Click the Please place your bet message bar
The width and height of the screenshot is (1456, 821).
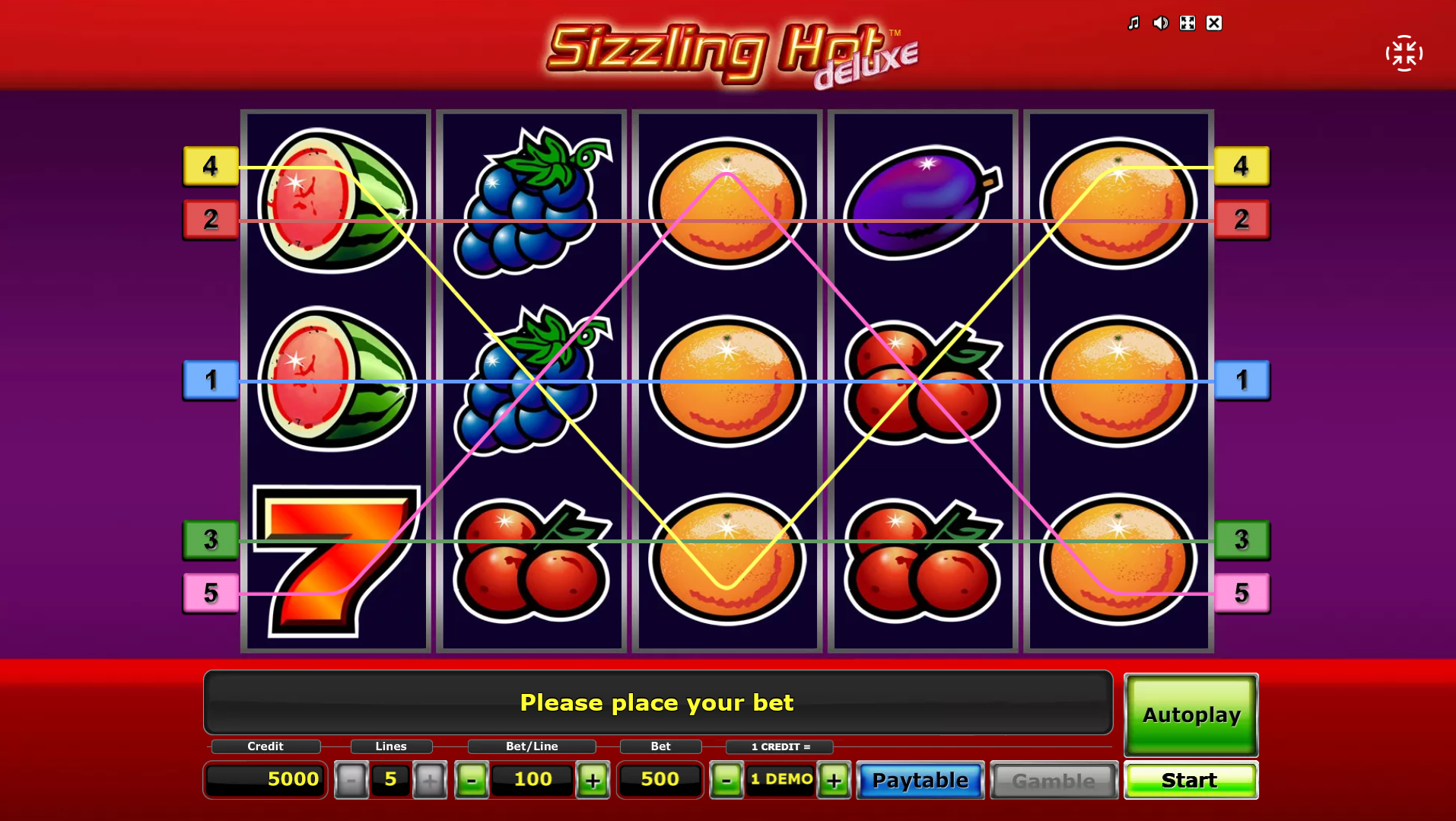click(x=656, y=702)
